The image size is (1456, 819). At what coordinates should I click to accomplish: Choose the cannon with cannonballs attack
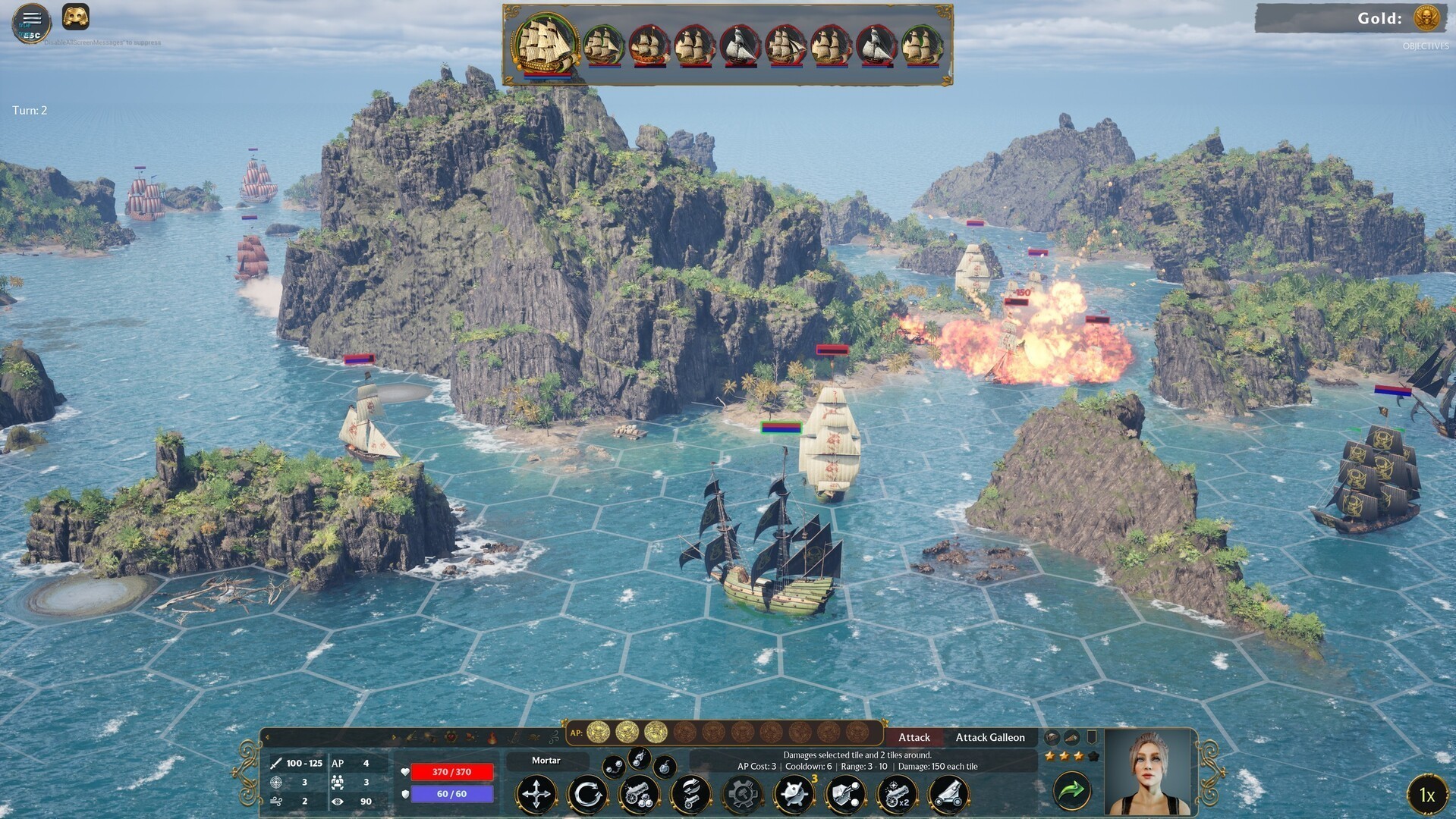(639, 794)
